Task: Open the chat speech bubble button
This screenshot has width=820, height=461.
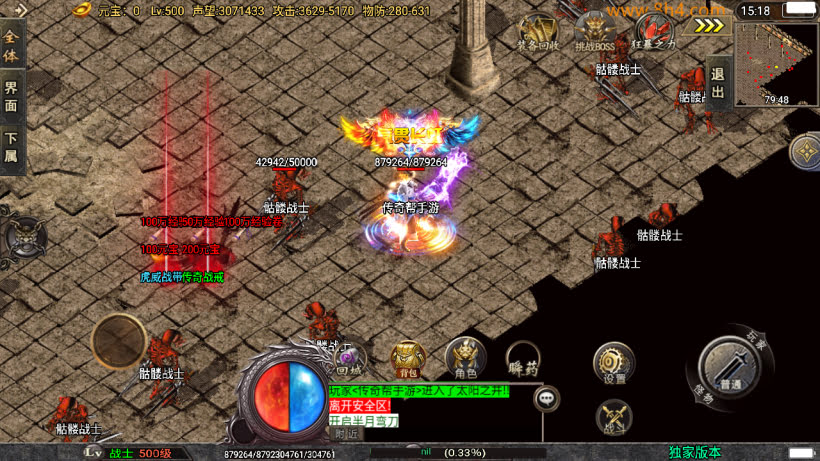Action: coord(547,398)
